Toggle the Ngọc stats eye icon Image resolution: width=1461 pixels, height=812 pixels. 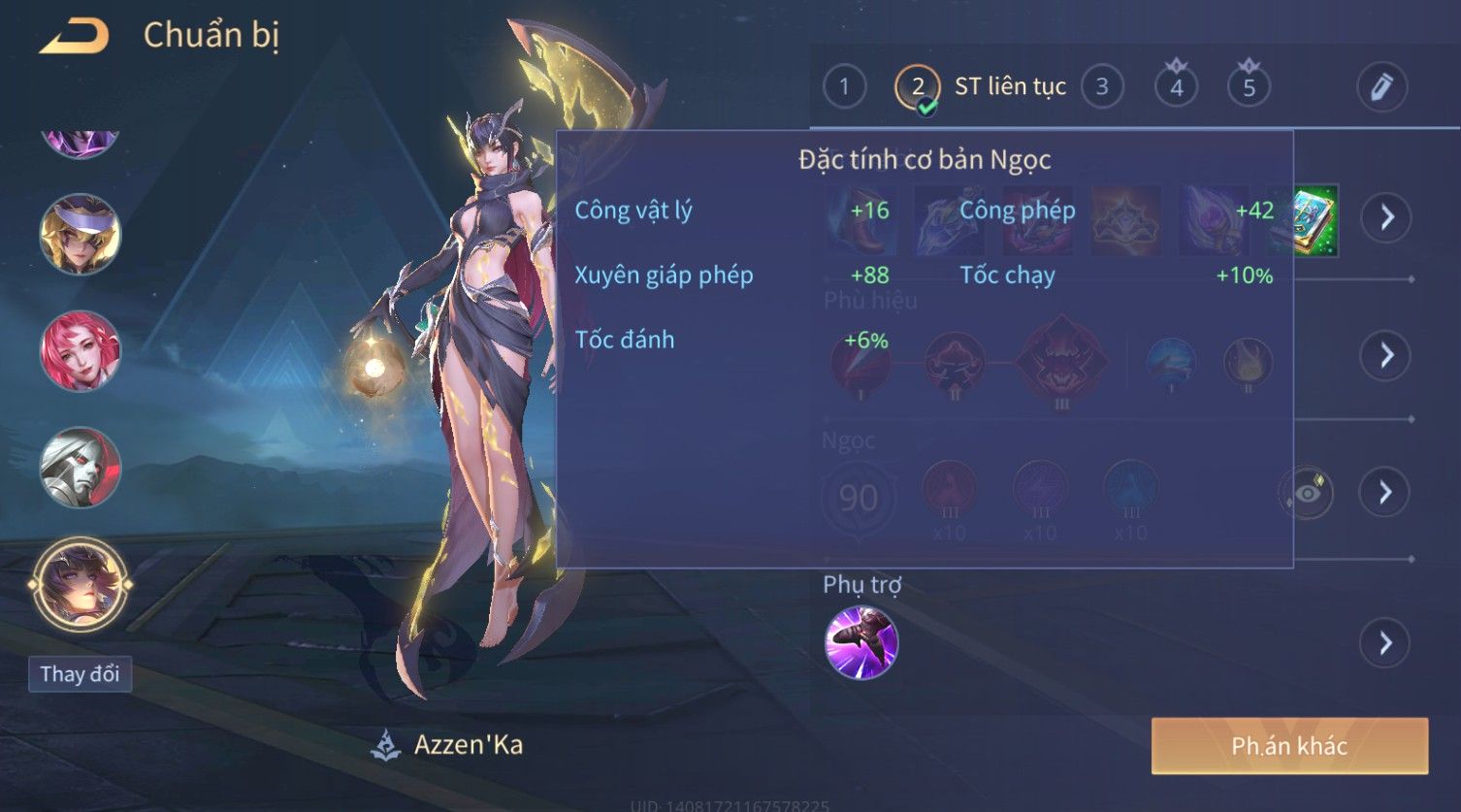coord(1306,493)
